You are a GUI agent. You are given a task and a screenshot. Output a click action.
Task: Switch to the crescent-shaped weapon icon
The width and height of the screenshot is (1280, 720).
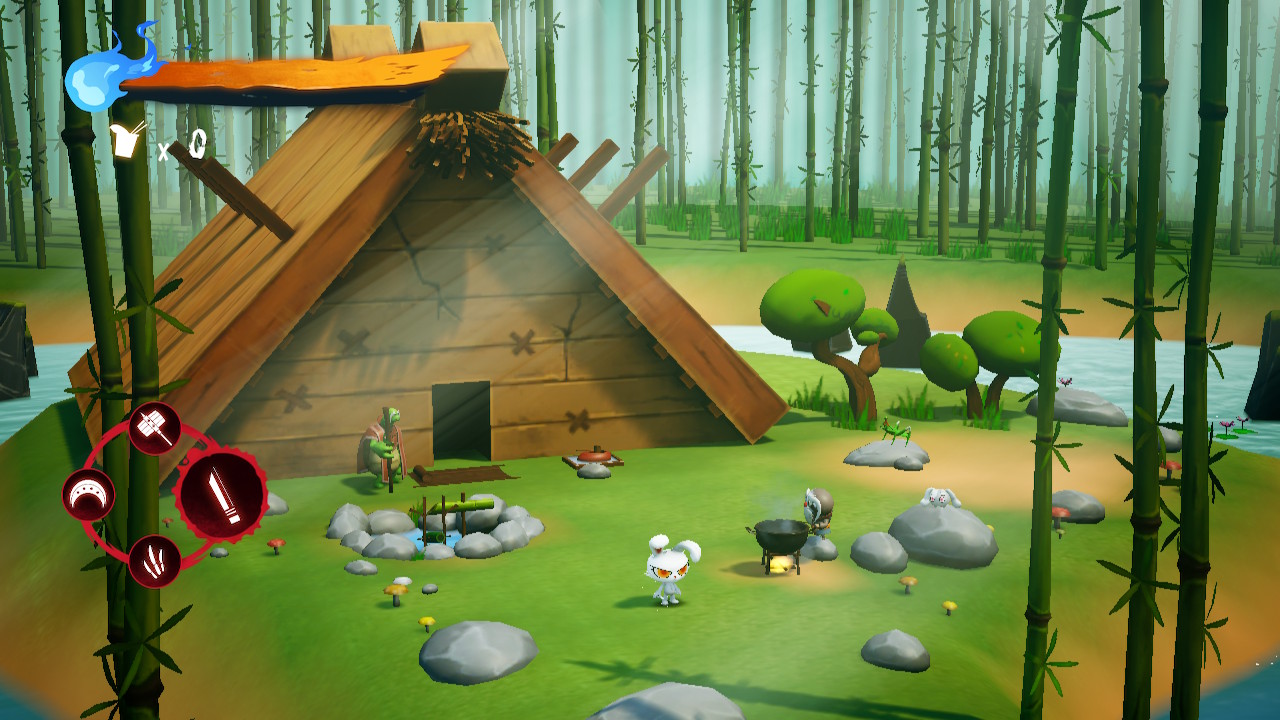(89, 495)
